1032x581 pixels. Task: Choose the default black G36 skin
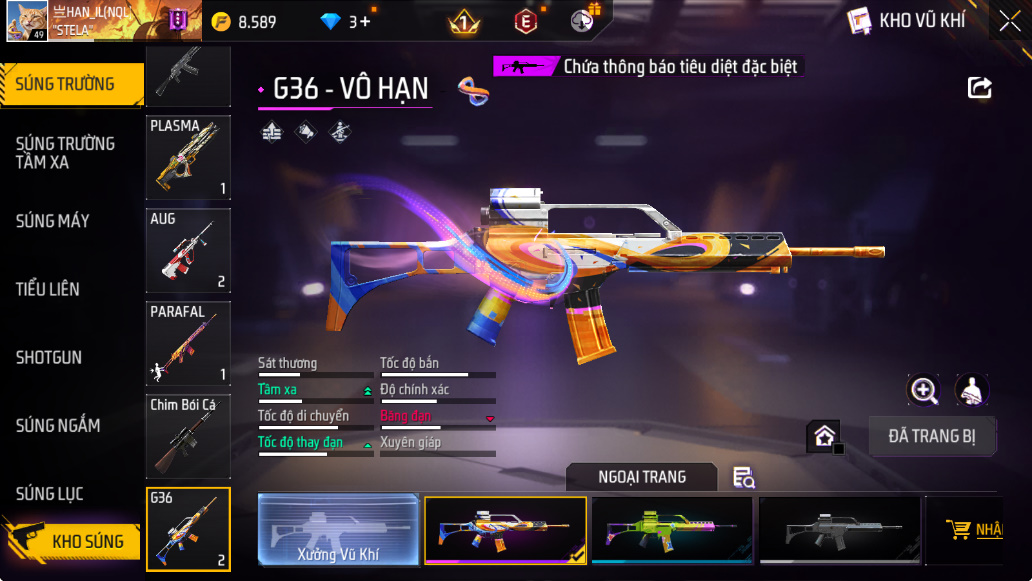[x=839, y=530]
